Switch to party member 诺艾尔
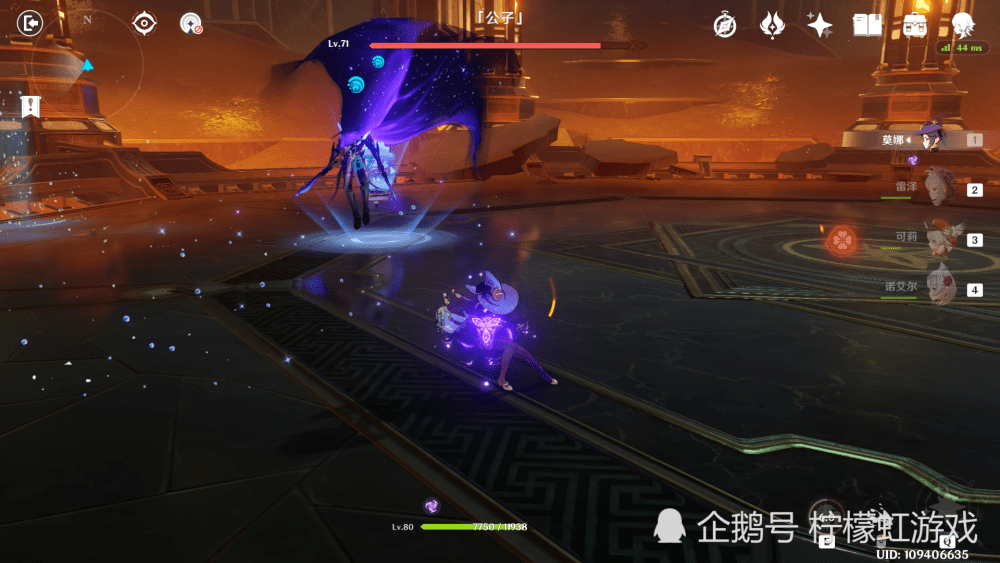The image size is (1000, 563). click(x=941, y=288)
